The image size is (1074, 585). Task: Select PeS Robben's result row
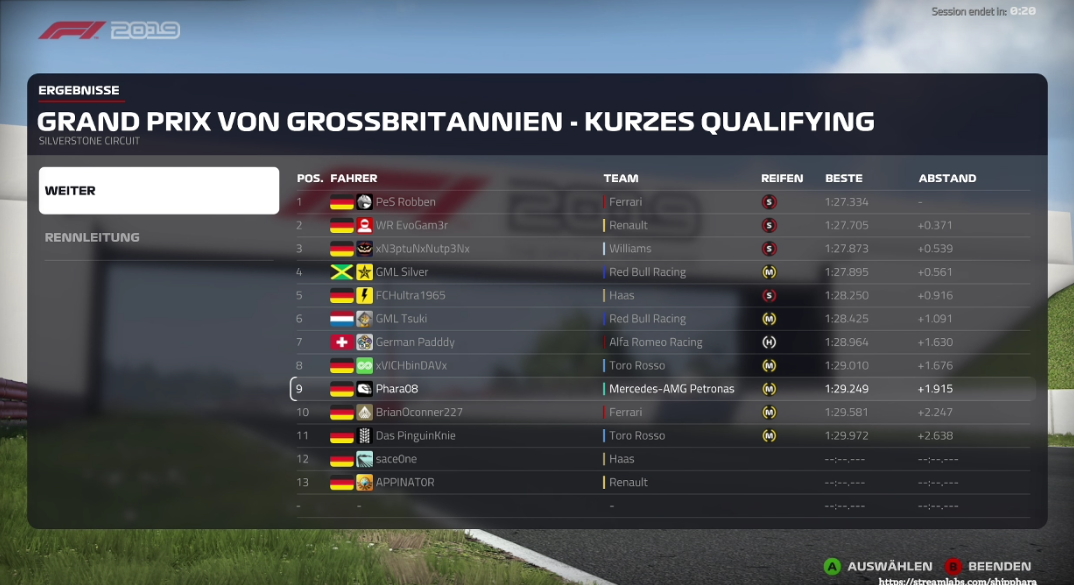point(405,202)
